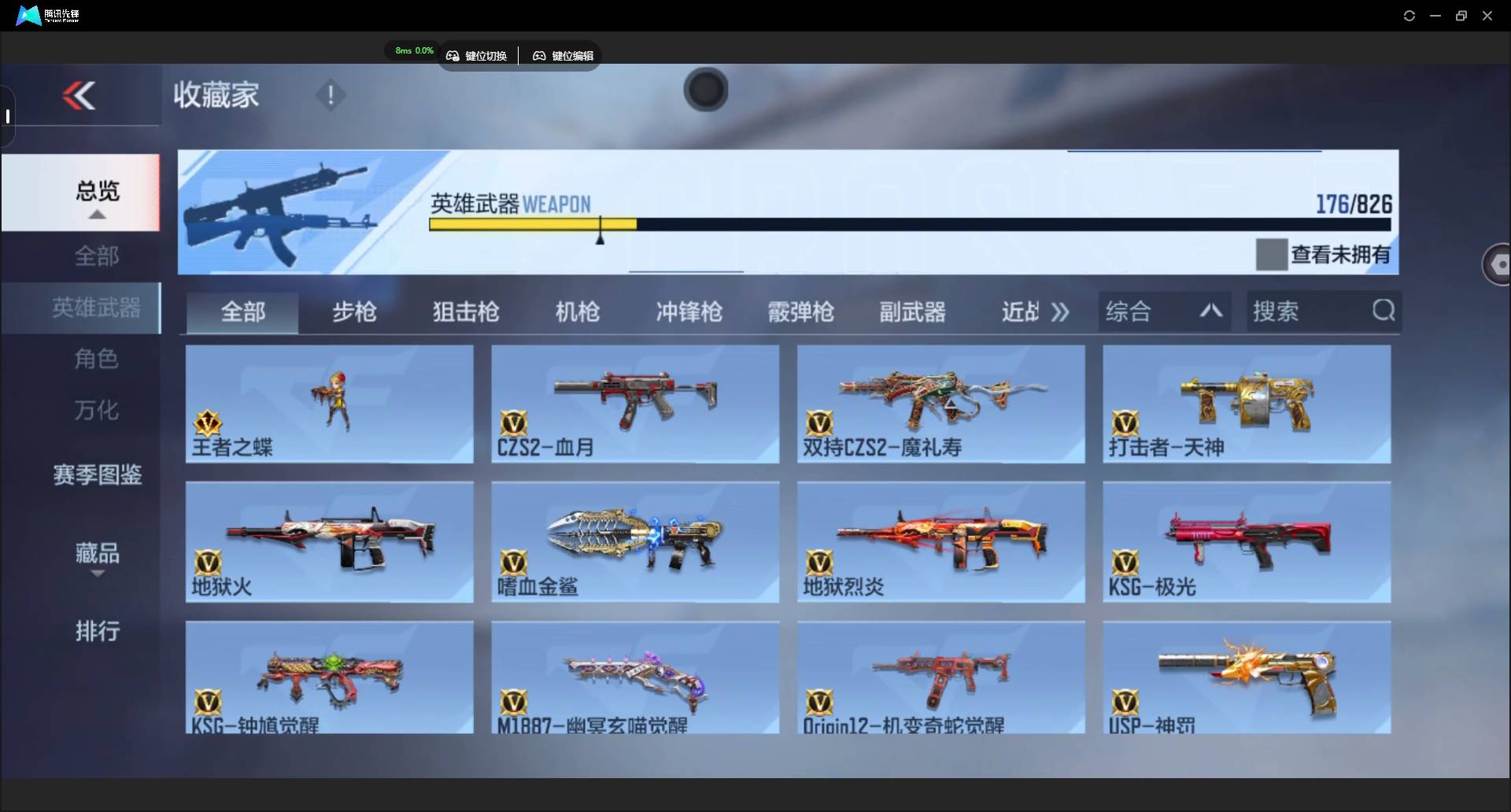
Task: Collapse the 藏品 section arrow
Action: tap(97, 574)
